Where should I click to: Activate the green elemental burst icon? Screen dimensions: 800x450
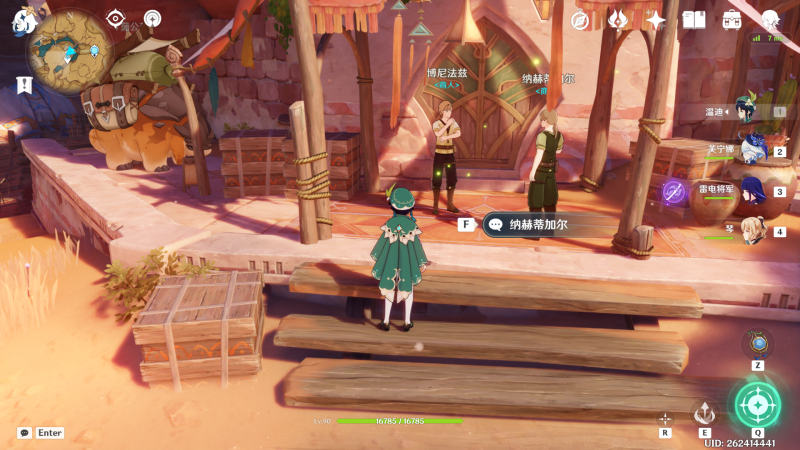point(757,404)
